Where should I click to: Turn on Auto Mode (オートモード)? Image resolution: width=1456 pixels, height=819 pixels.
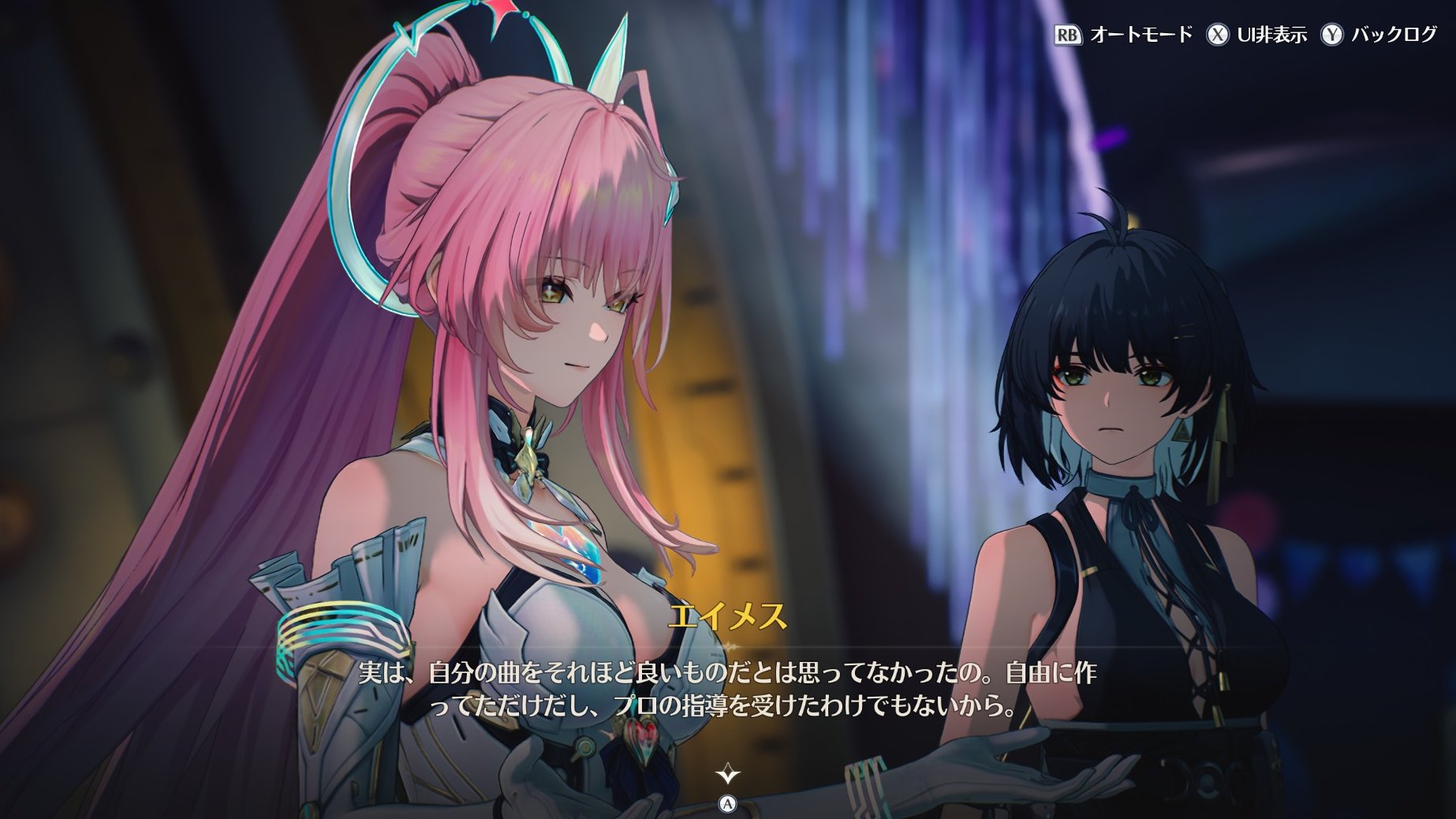pos(1123,35)
